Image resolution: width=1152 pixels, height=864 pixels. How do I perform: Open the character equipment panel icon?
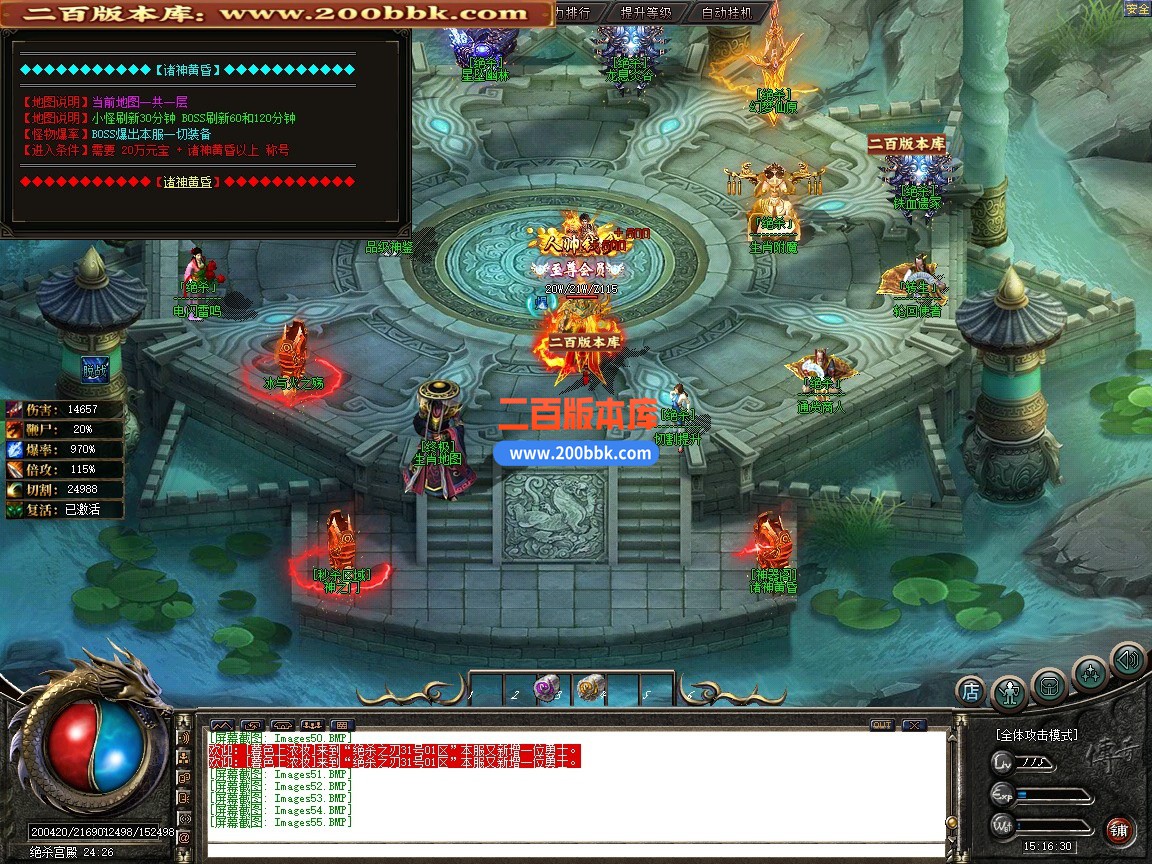(x=1008, y=693)
